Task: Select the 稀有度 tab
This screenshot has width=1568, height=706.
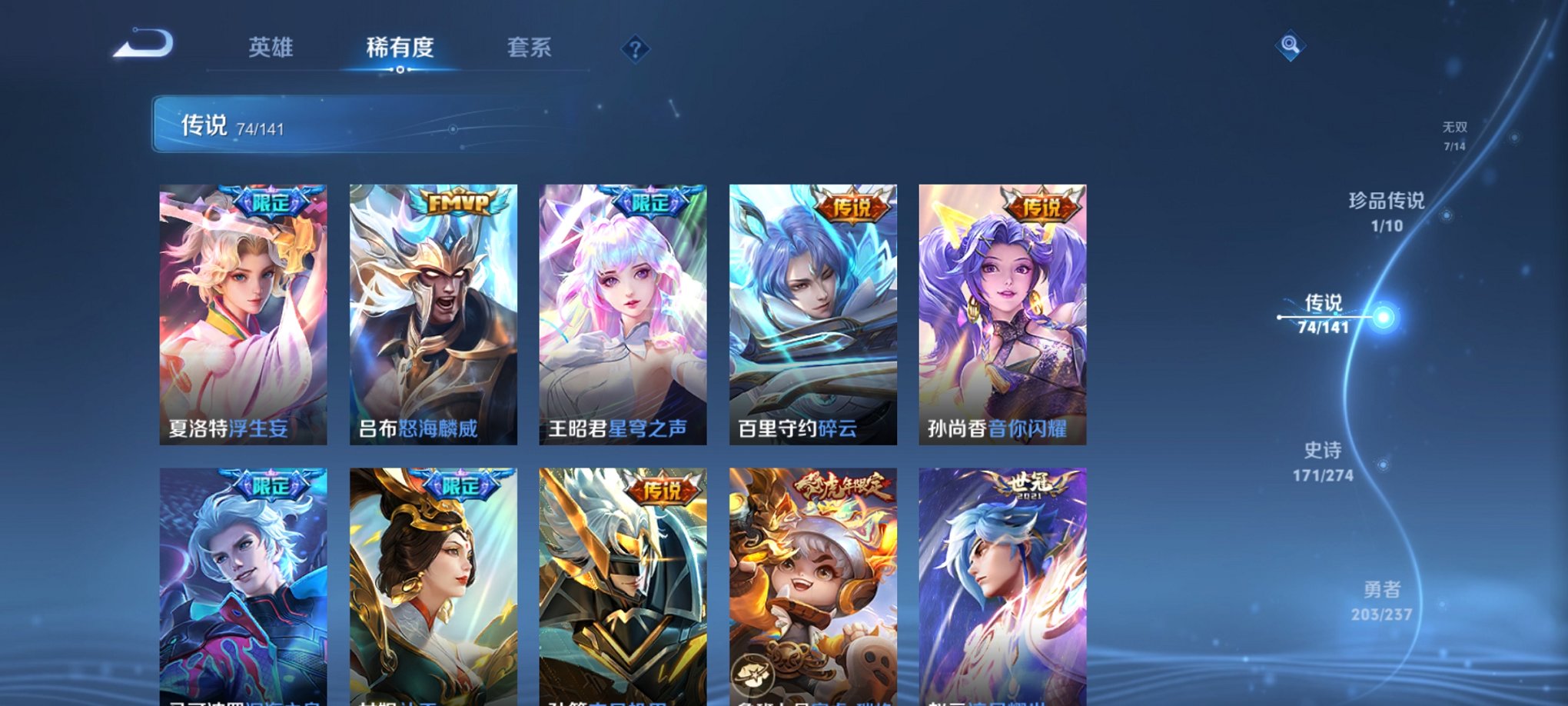Action: (x=399, y=48)
